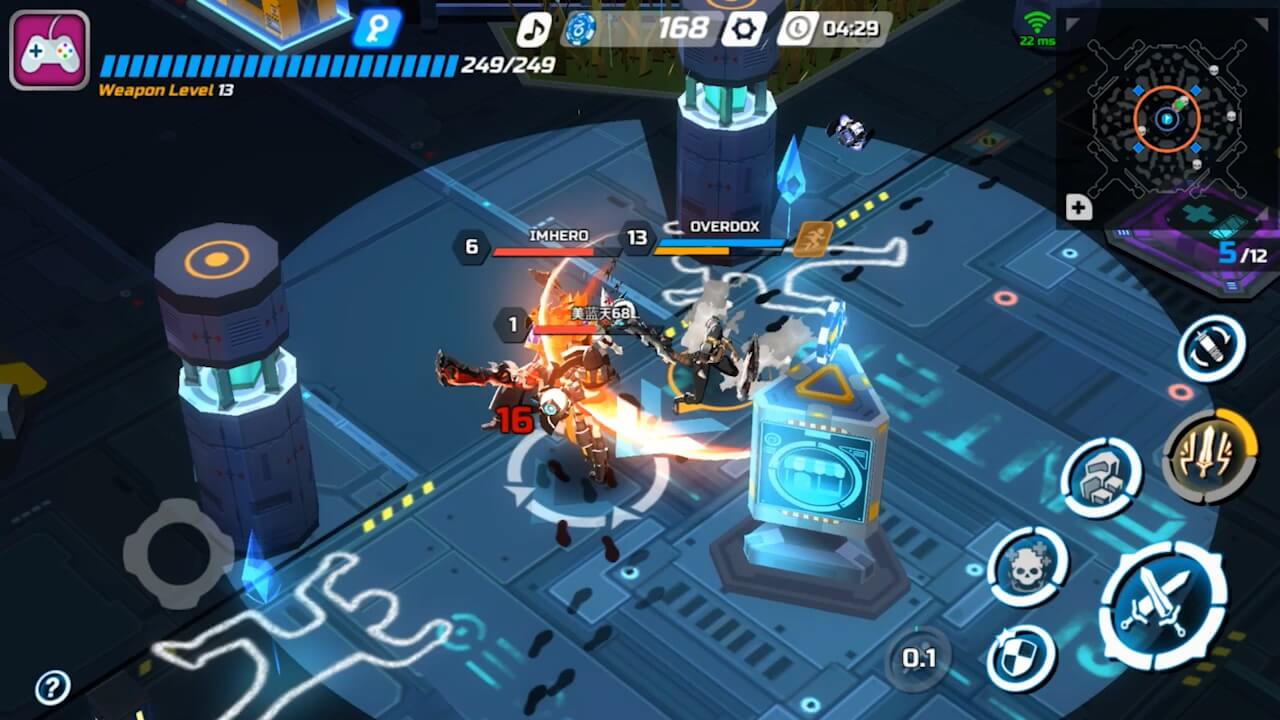Tap the crossed swords attack button

click(x=1162, y=604)
